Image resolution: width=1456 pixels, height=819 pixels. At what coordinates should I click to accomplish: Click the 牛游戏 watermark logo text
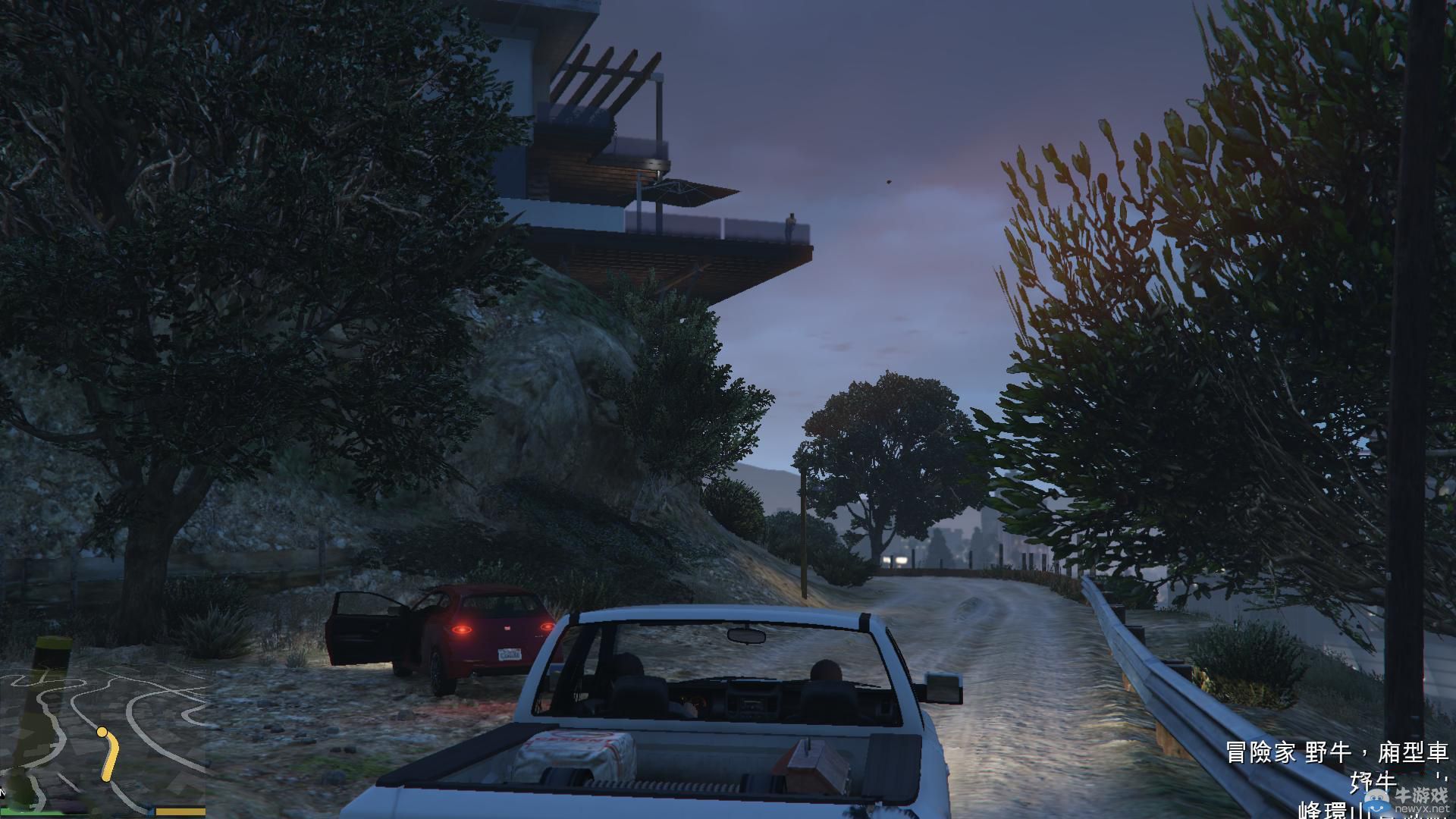[1422, 796]
